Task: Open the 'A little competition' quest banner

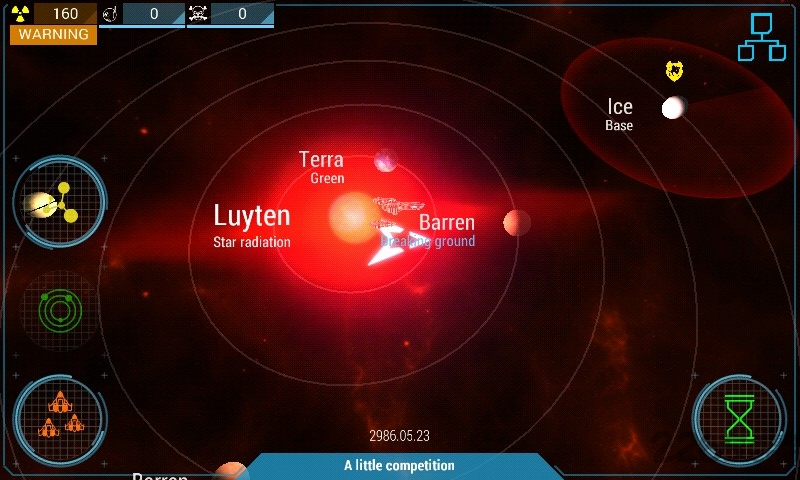Action: (400, 466)
